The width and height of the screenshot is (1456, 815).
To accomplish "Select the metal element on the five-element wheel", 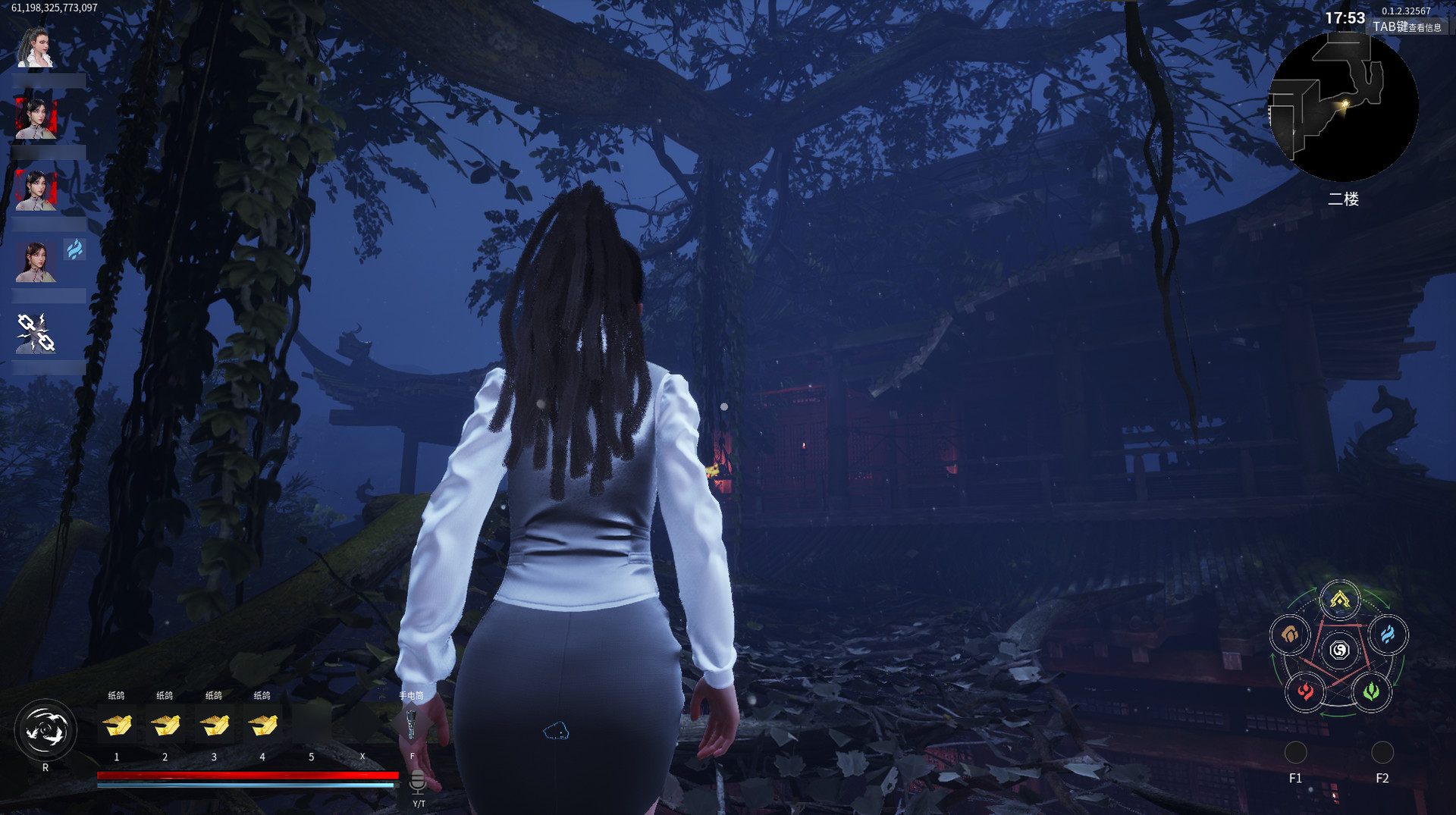I will tap(1340, 600).
